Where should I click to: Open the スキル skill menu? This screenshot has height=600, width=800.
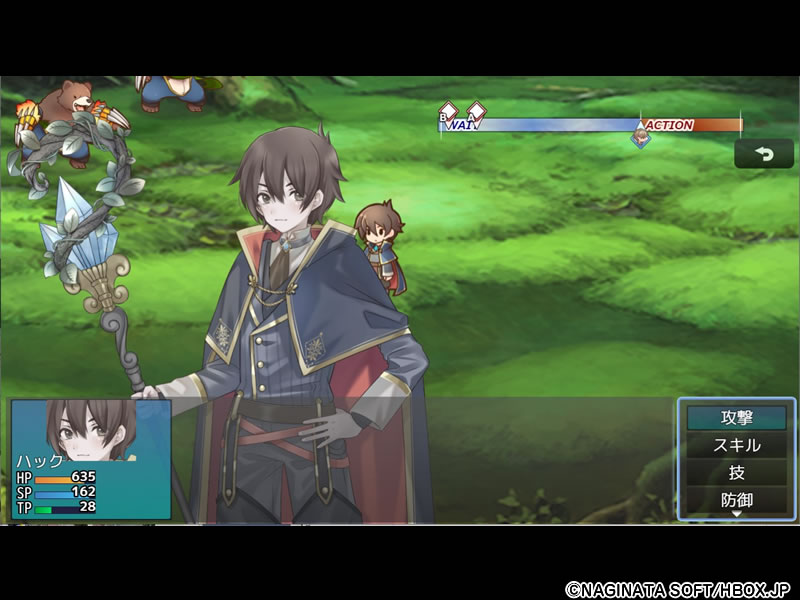[736, 445]
